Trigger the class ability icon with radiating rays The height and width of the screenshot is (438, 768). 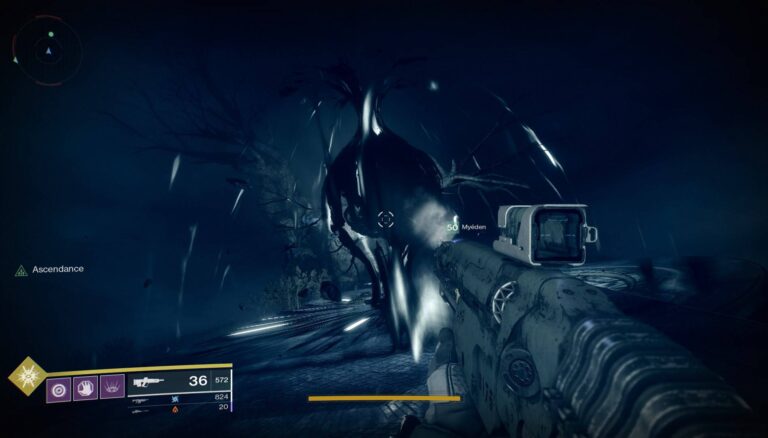[x=112, y=385]
